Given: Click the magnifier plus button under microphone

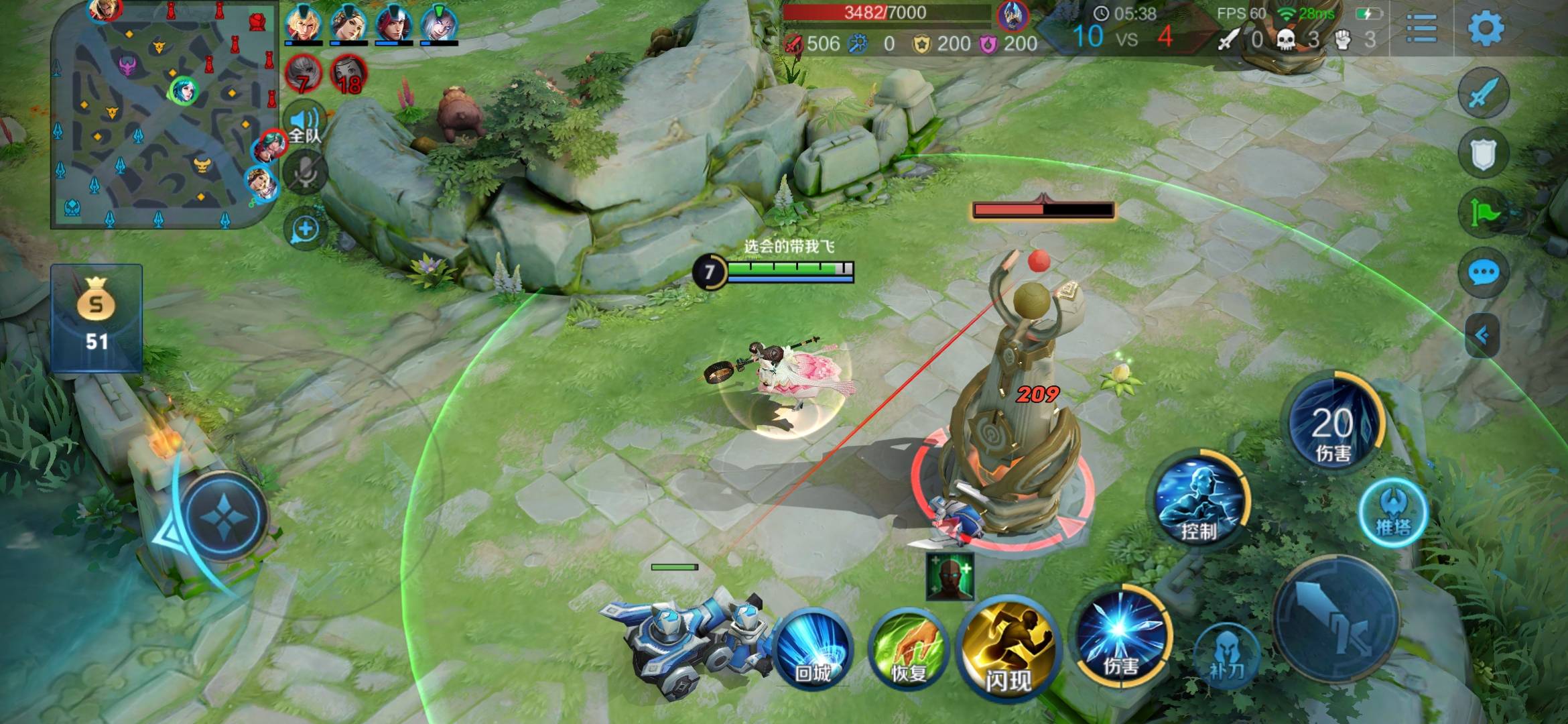Looking at the screenshot, I should [305, 229].
